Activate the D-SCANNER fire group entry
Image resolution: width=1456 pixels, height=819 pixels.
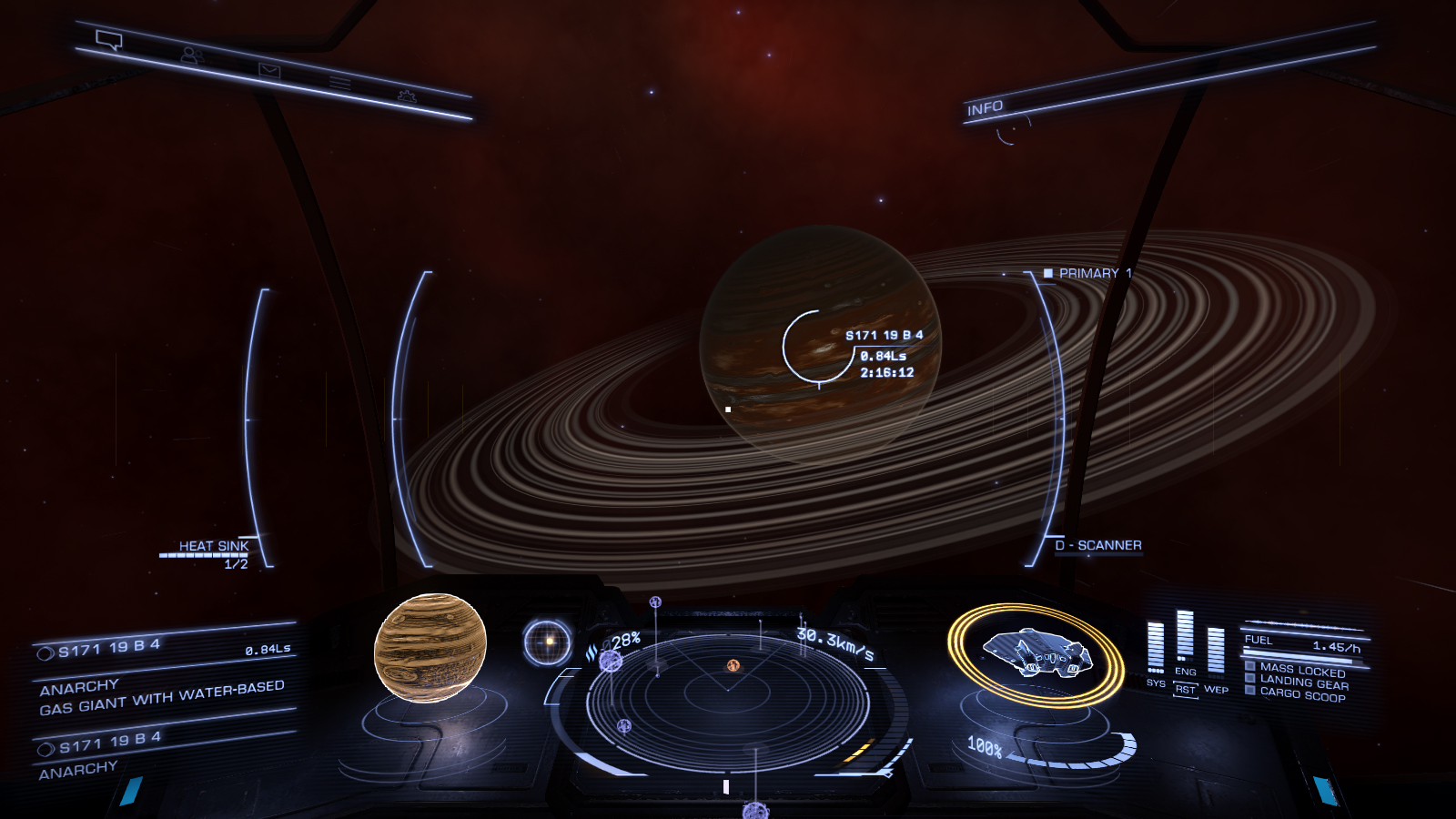[x=1099, y=545]
